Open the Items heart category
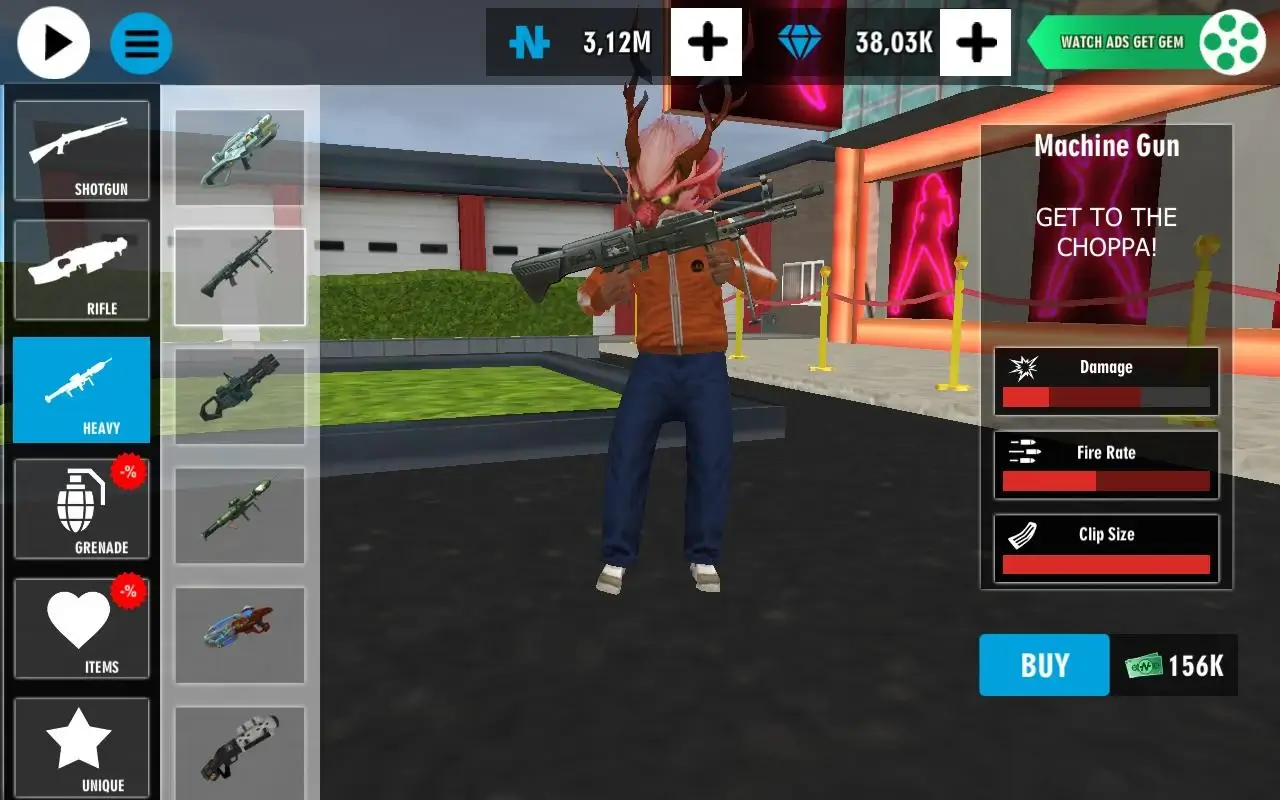The image size is (1280, 800). click(x=81, y=627)
